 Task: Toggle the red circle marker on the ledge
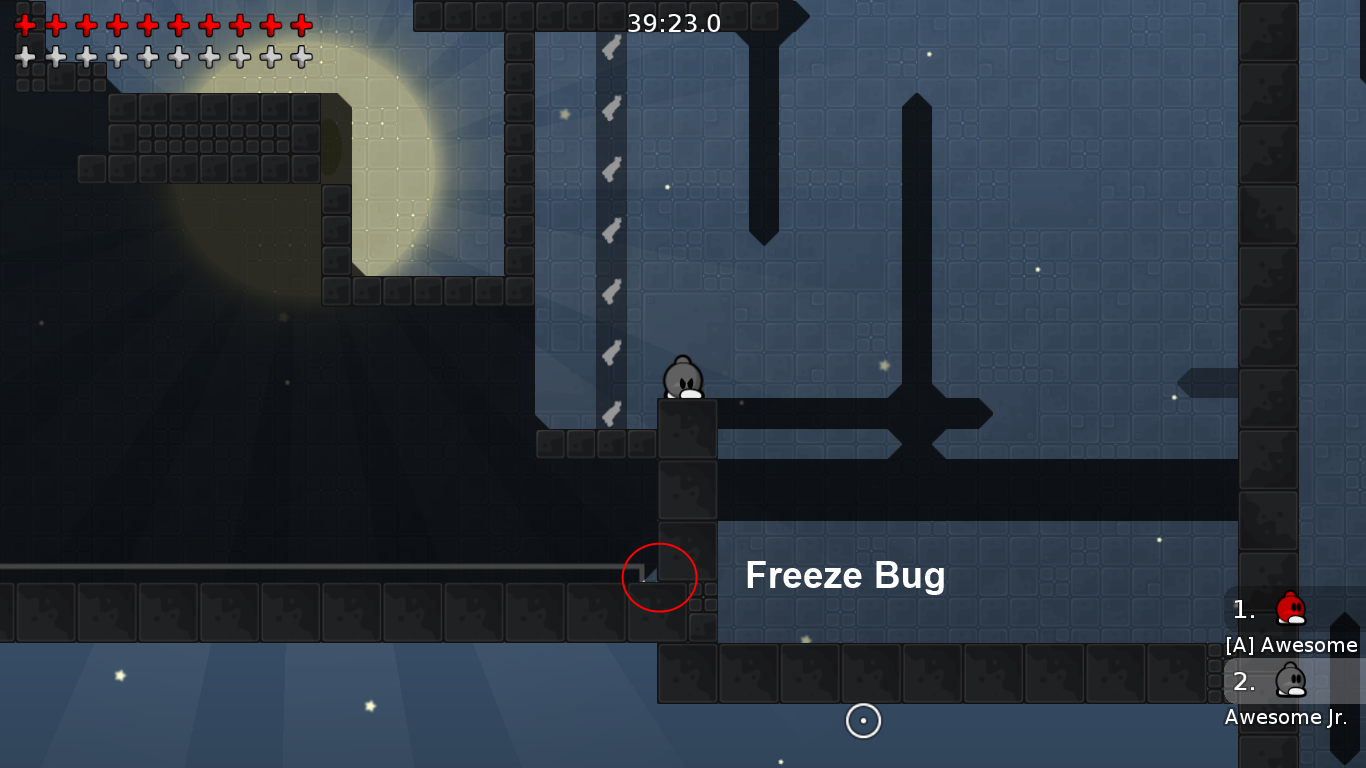pos(659,577)
